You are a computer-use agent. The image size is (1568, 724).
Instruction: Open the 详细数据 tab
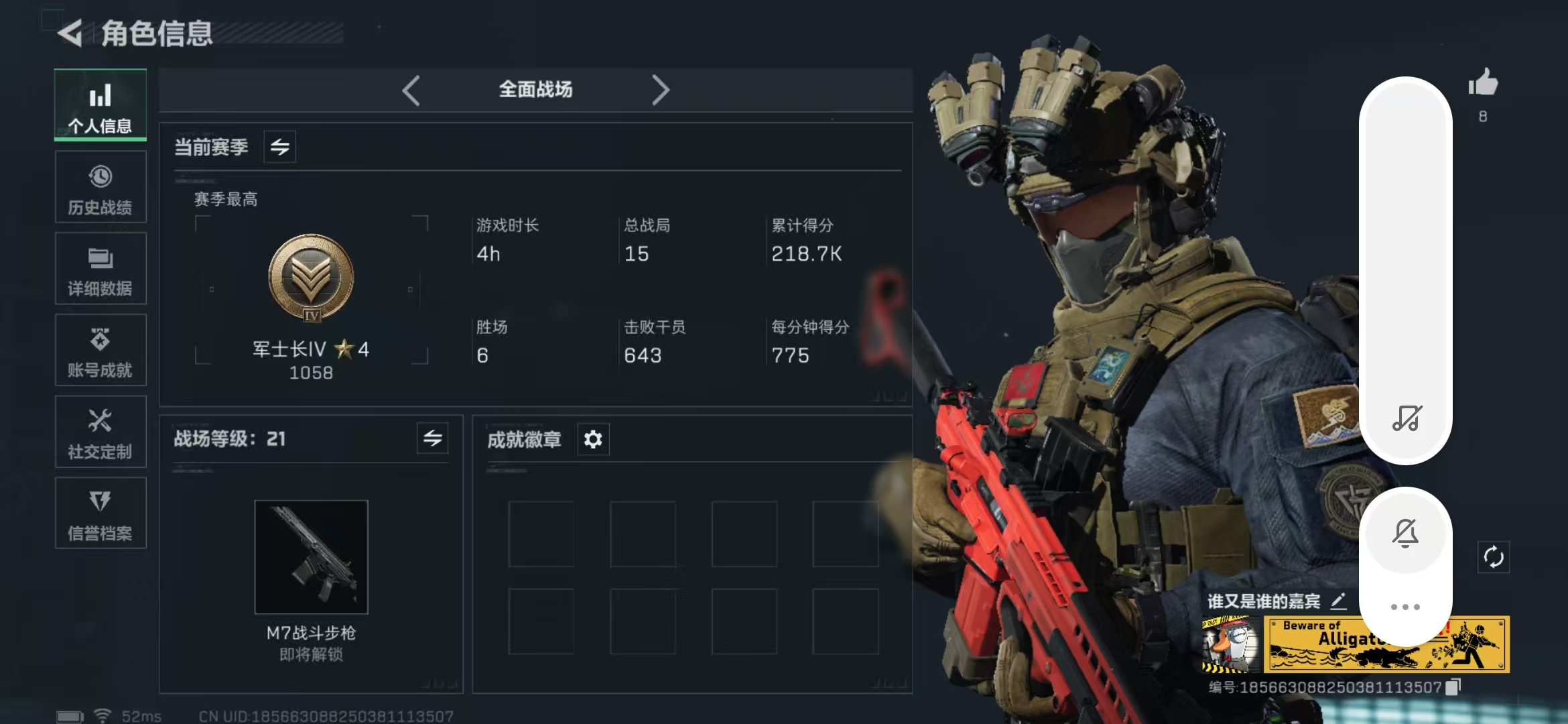pyautogui.click(x=101, y=269)
